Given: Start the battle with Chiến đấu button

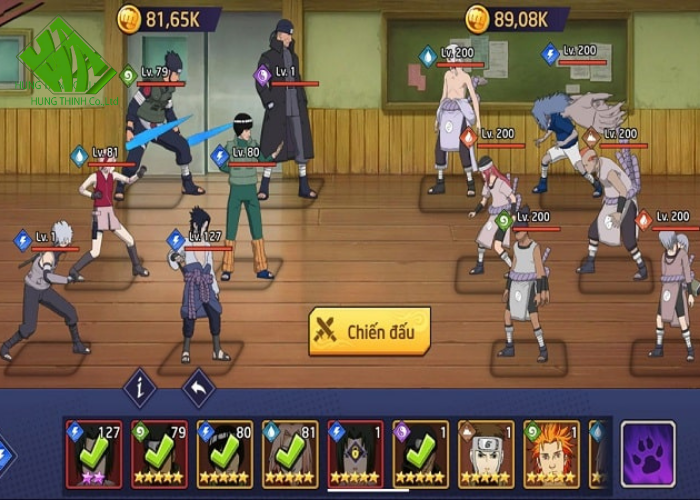Looking at the screenshot, I should coord(370,330).
